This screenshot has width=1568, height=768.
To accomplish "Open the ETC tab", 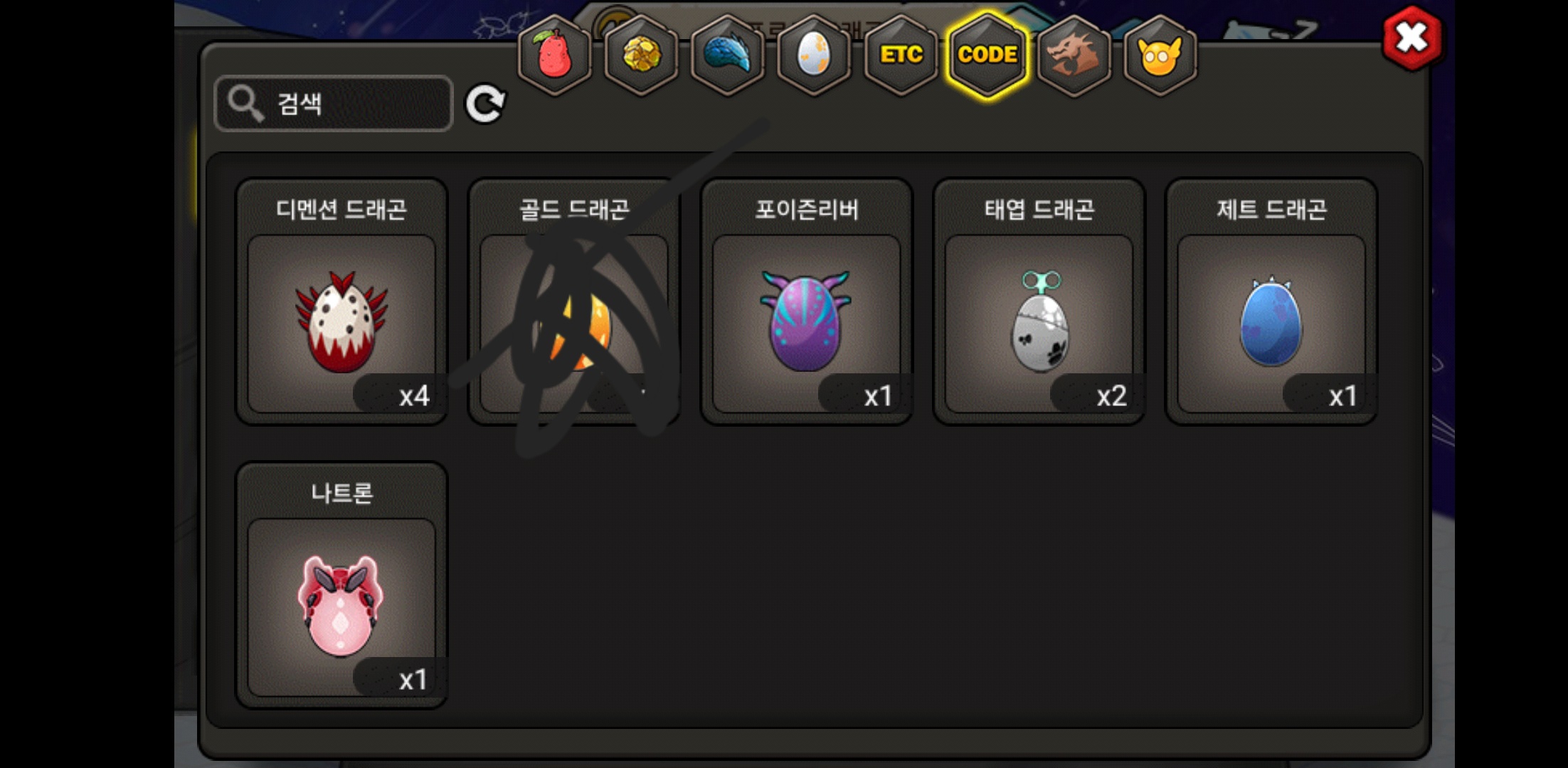I will coord(901,55).
